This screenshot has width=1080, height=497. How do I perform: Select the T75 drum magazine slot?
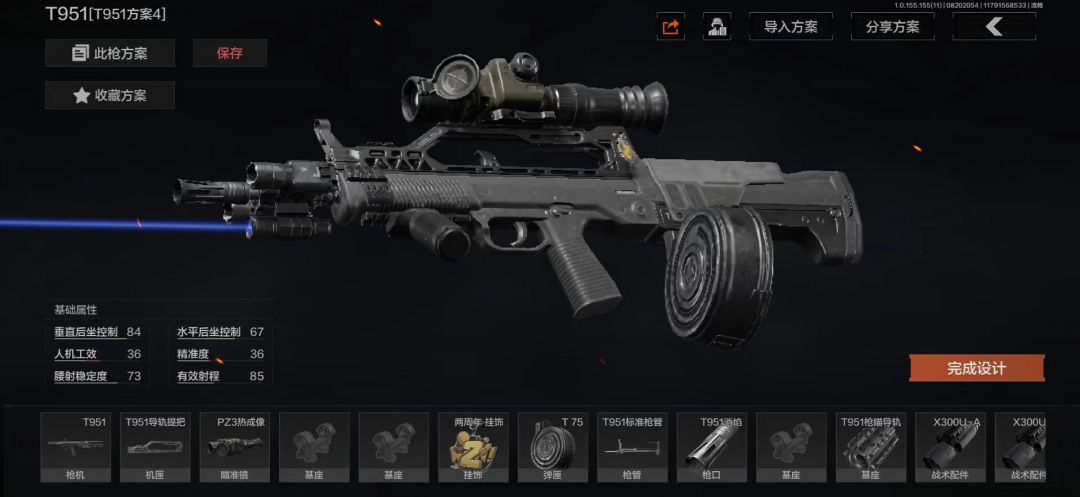pyautogui.click(x=552, y=448)
